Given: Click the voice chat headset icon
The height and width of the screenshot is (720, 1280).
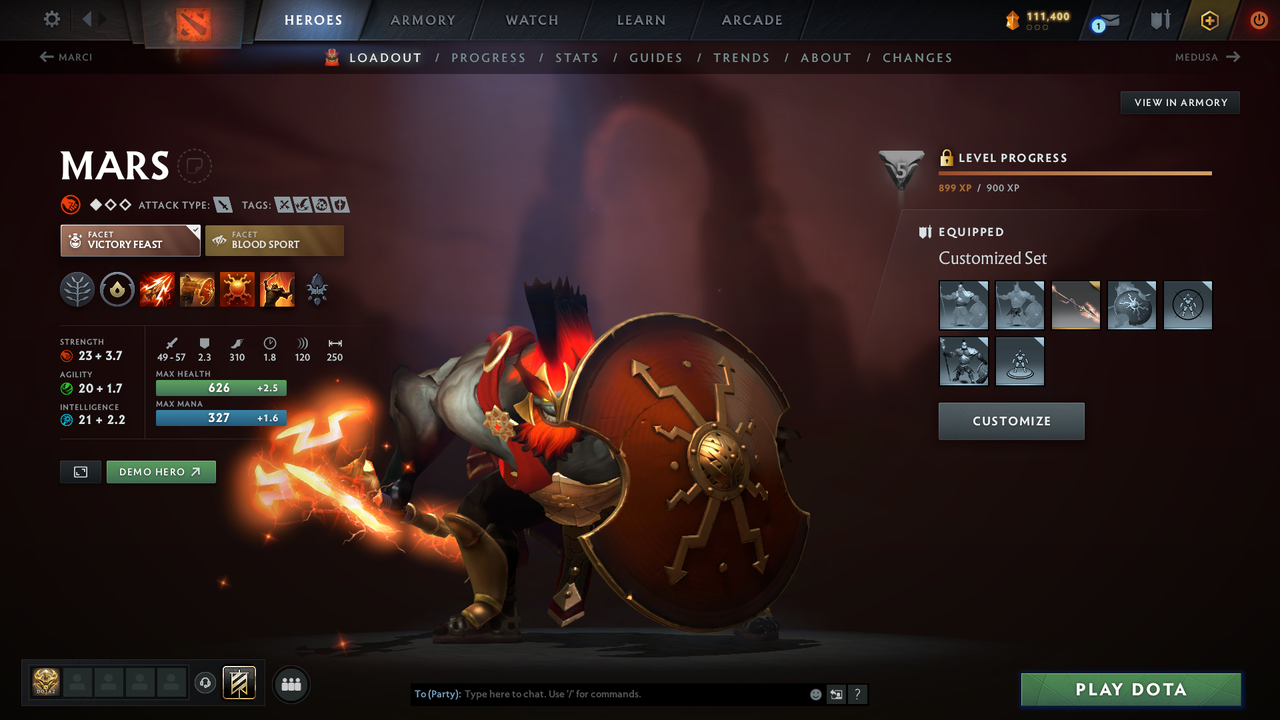Looking at the screenshot, I should coord(206,682).
